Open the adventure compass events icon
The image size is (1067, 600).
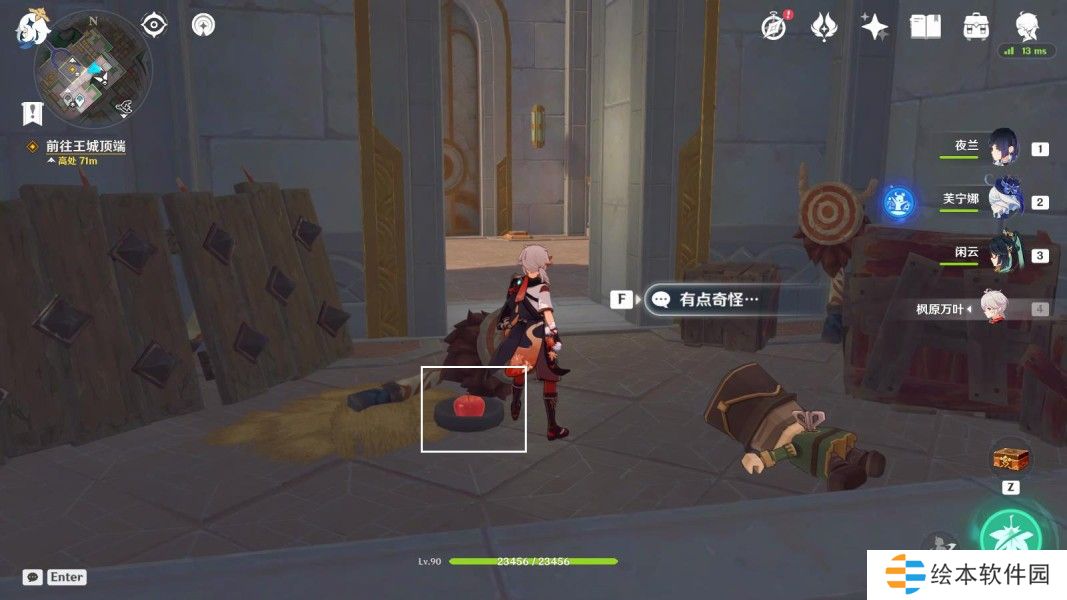pos(773,26)
